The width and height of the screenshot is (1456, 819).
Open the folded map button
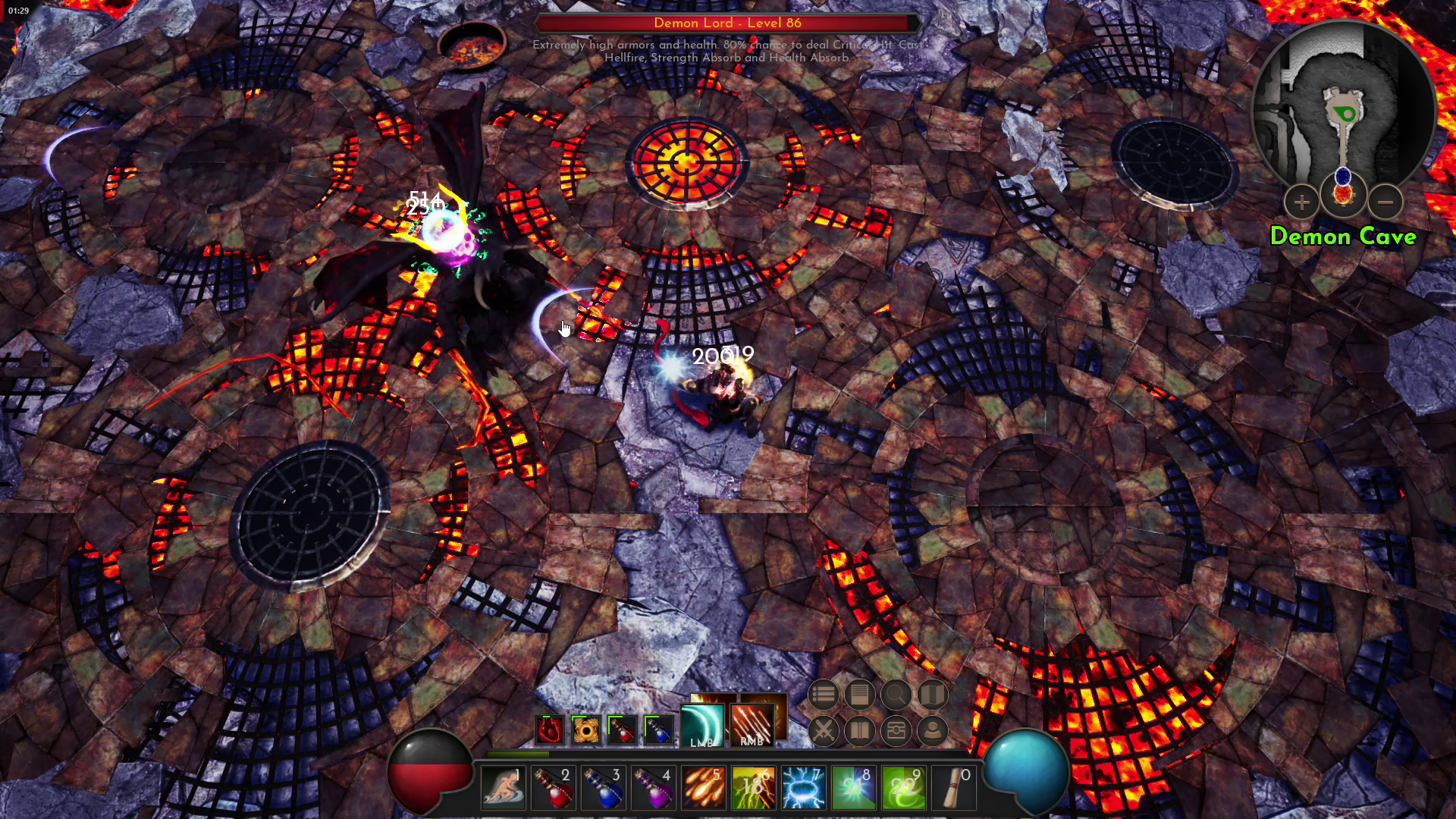[x=932, y=694]
